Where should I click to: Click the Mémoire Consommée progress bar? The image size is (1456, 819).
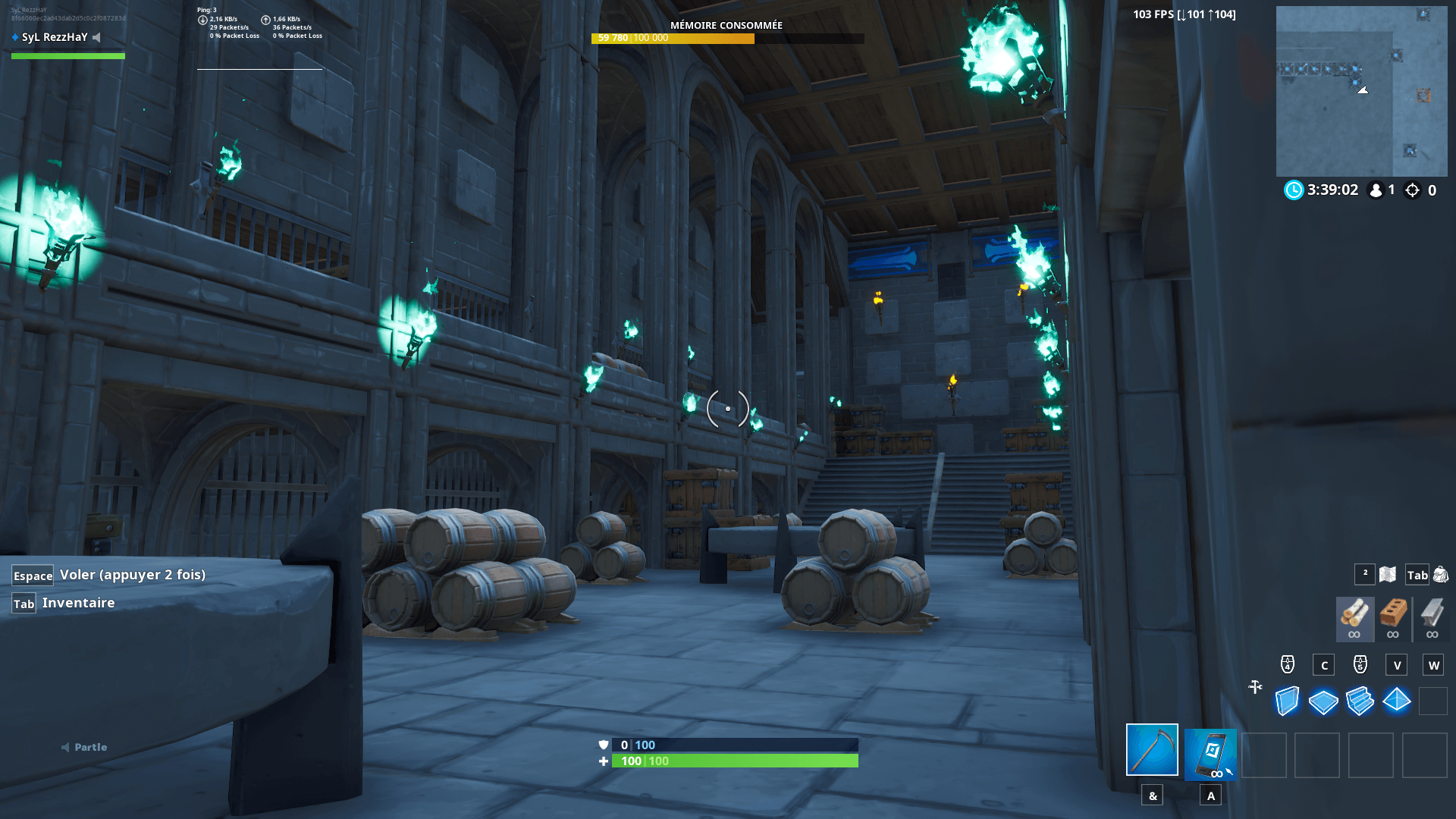click(x=726, y=37)
